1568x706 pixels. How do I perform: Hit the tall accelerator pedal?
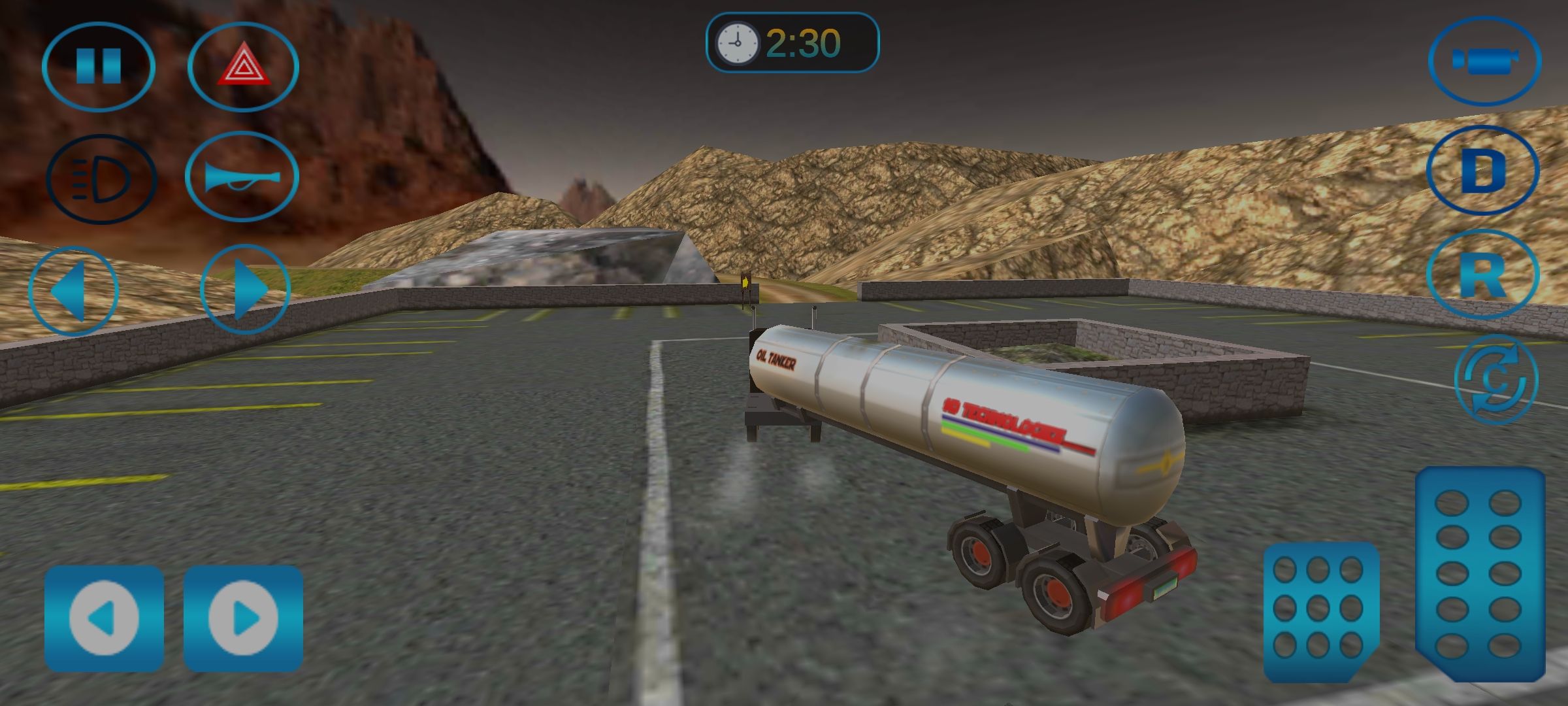(1480, 573)
